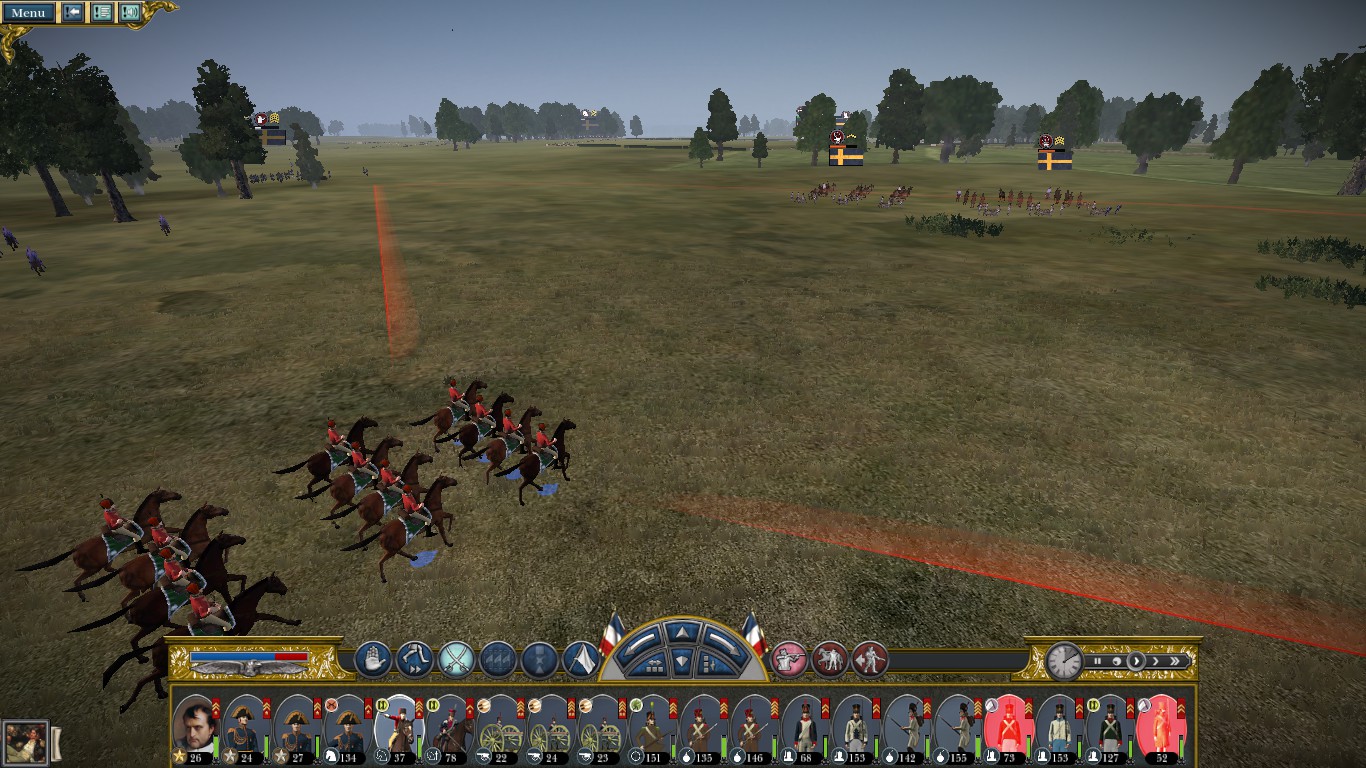
Task: Move formation backward with the down arrow
Action: tap(680, 661)
